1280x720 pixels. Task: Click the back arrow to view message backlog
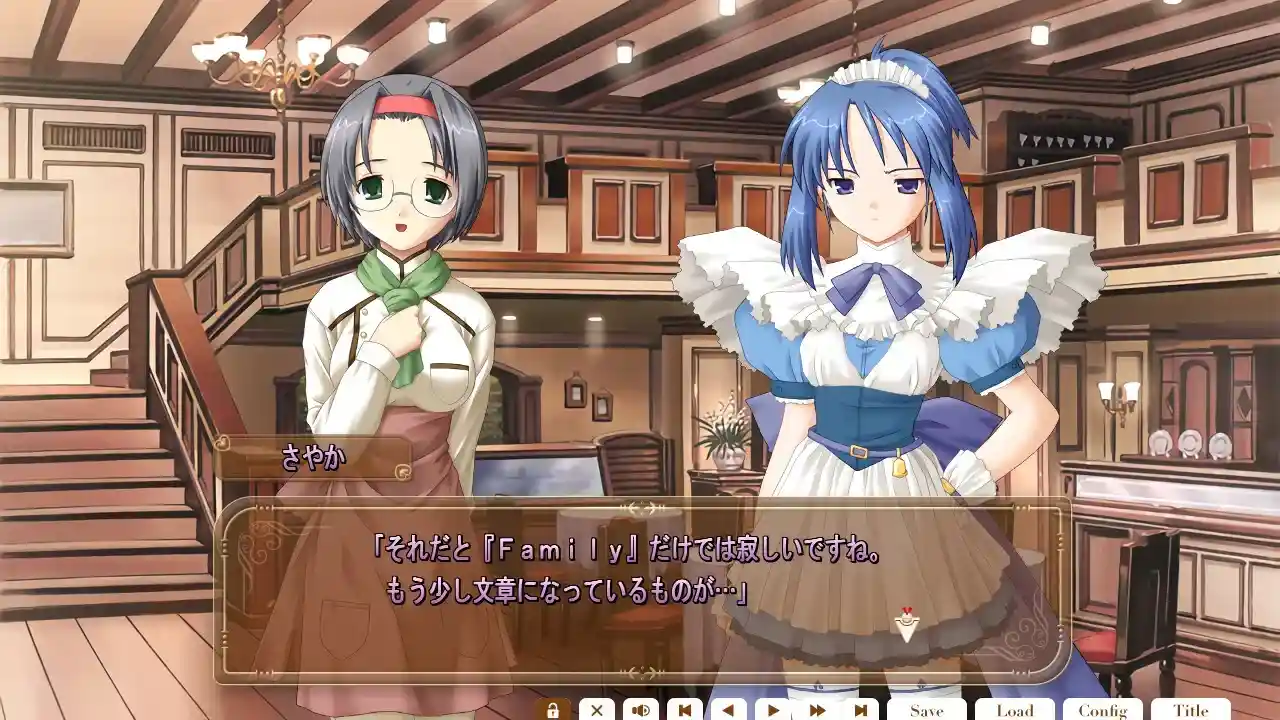pos(727,708)
